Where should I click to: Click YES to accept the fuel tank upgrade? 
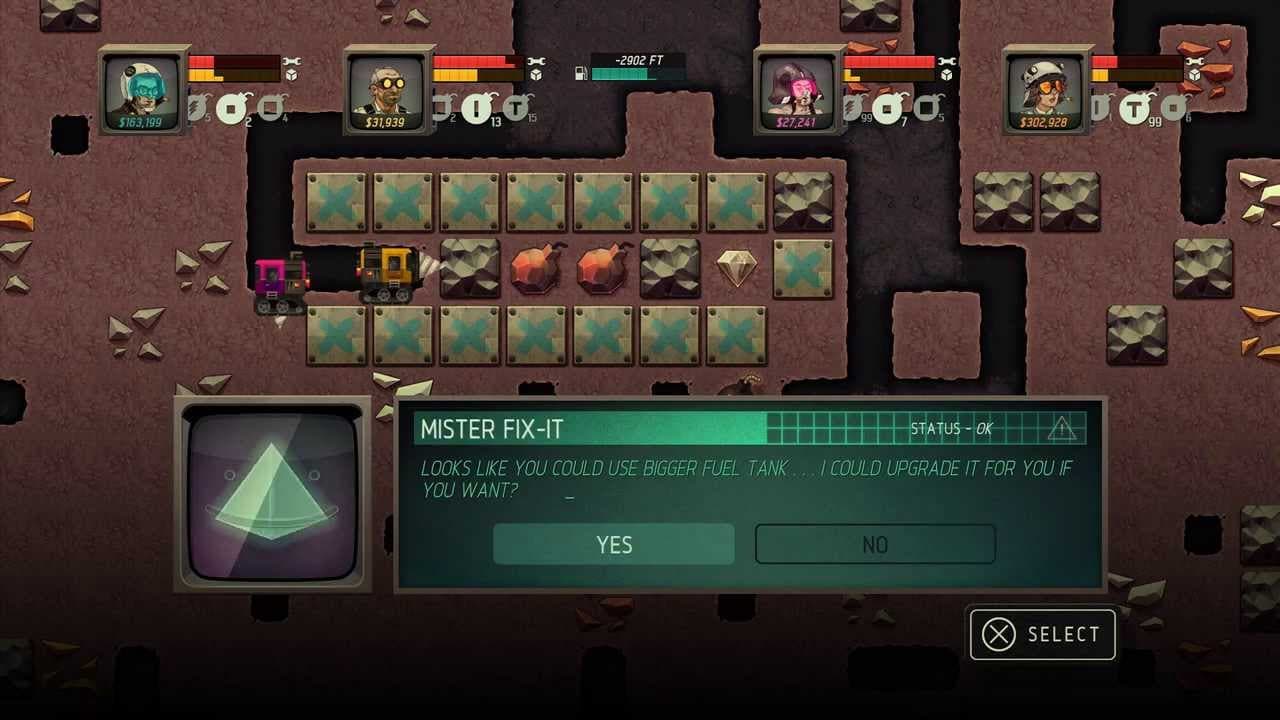pyautogui.click(x=613, y=544)
